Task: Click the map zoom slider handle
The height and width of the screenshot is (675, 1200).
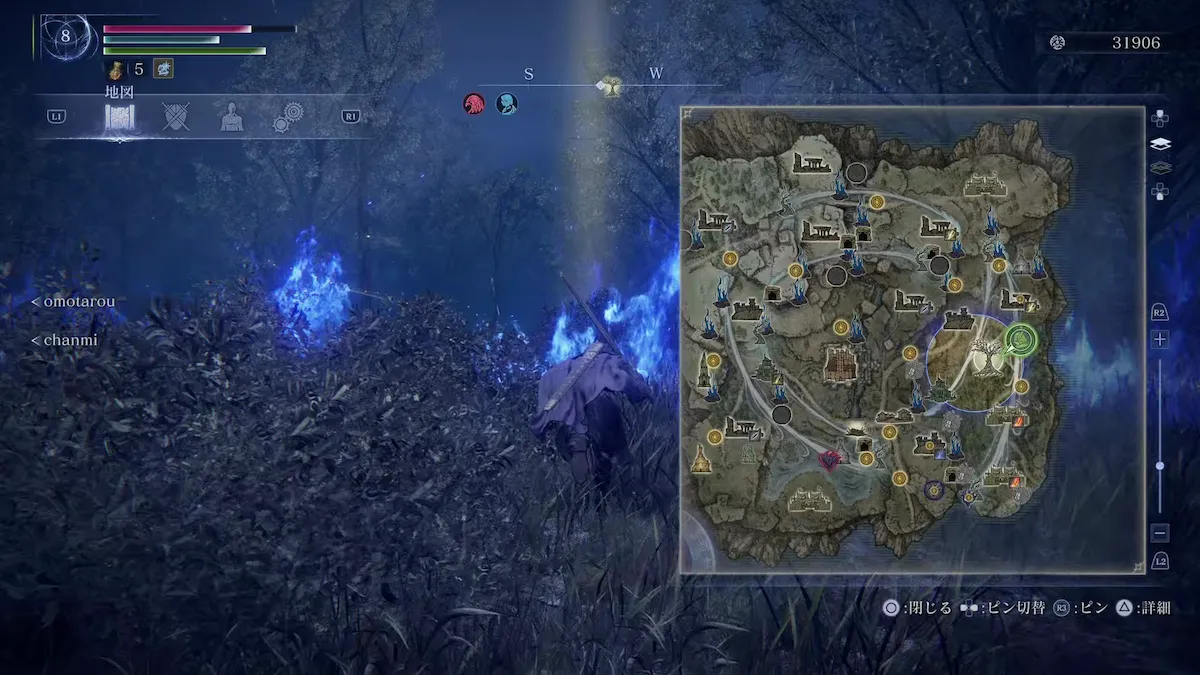Action: (1160, 466)
